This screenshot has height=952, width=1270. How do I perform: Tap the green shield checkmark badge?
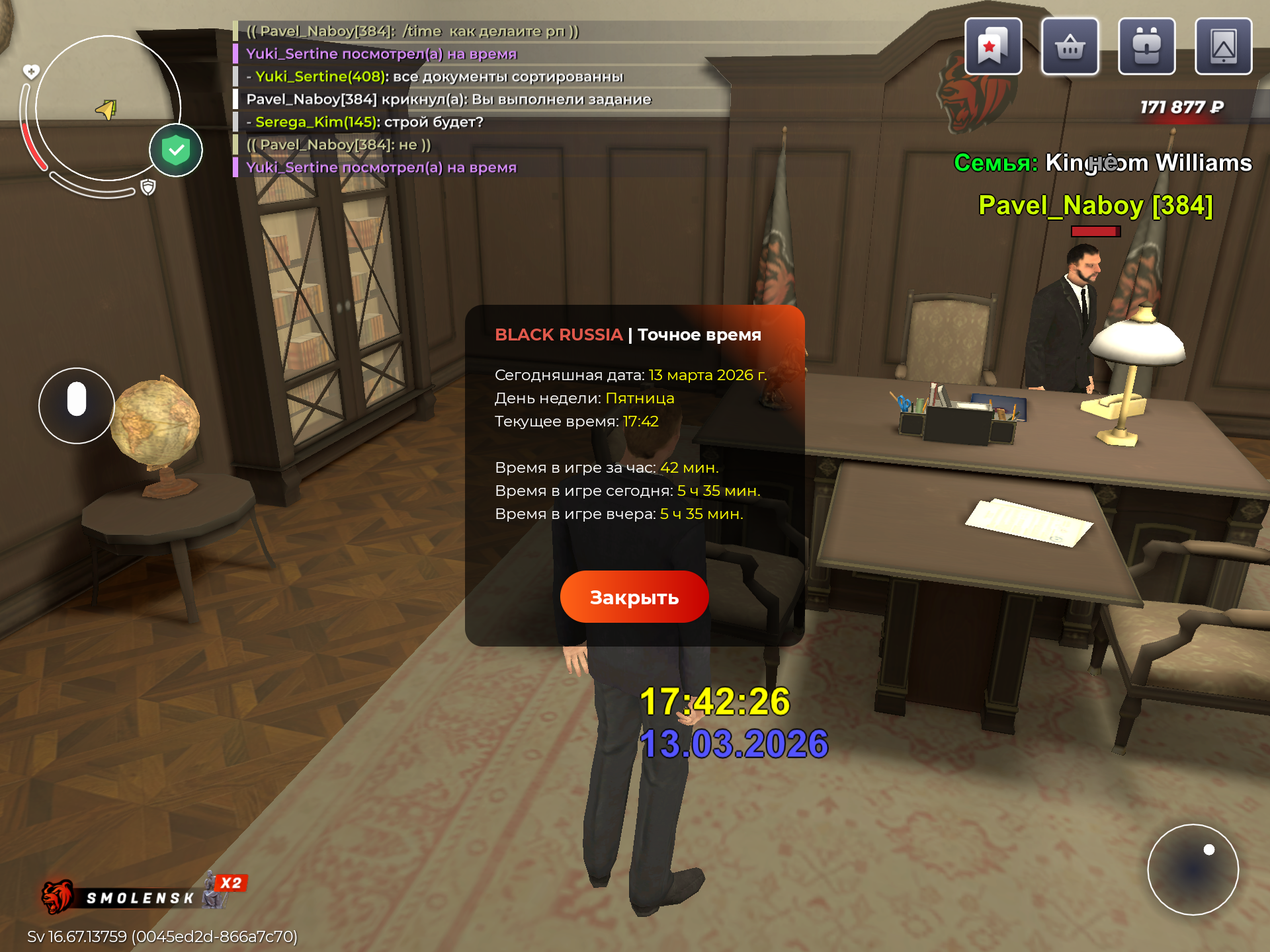point(176,150)
